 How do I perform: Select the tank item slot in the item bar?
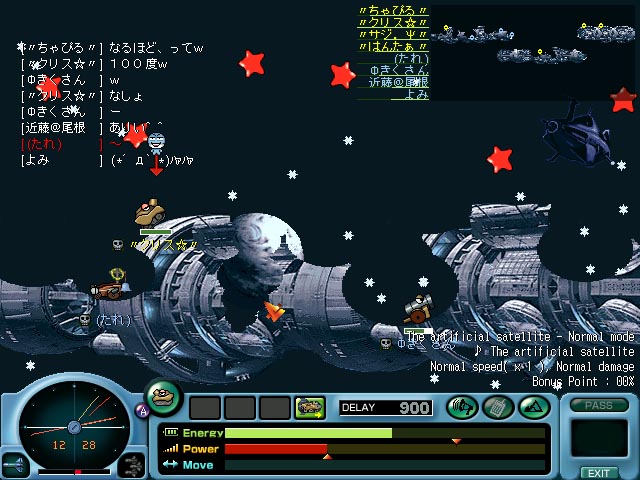[x=309, y=407]
